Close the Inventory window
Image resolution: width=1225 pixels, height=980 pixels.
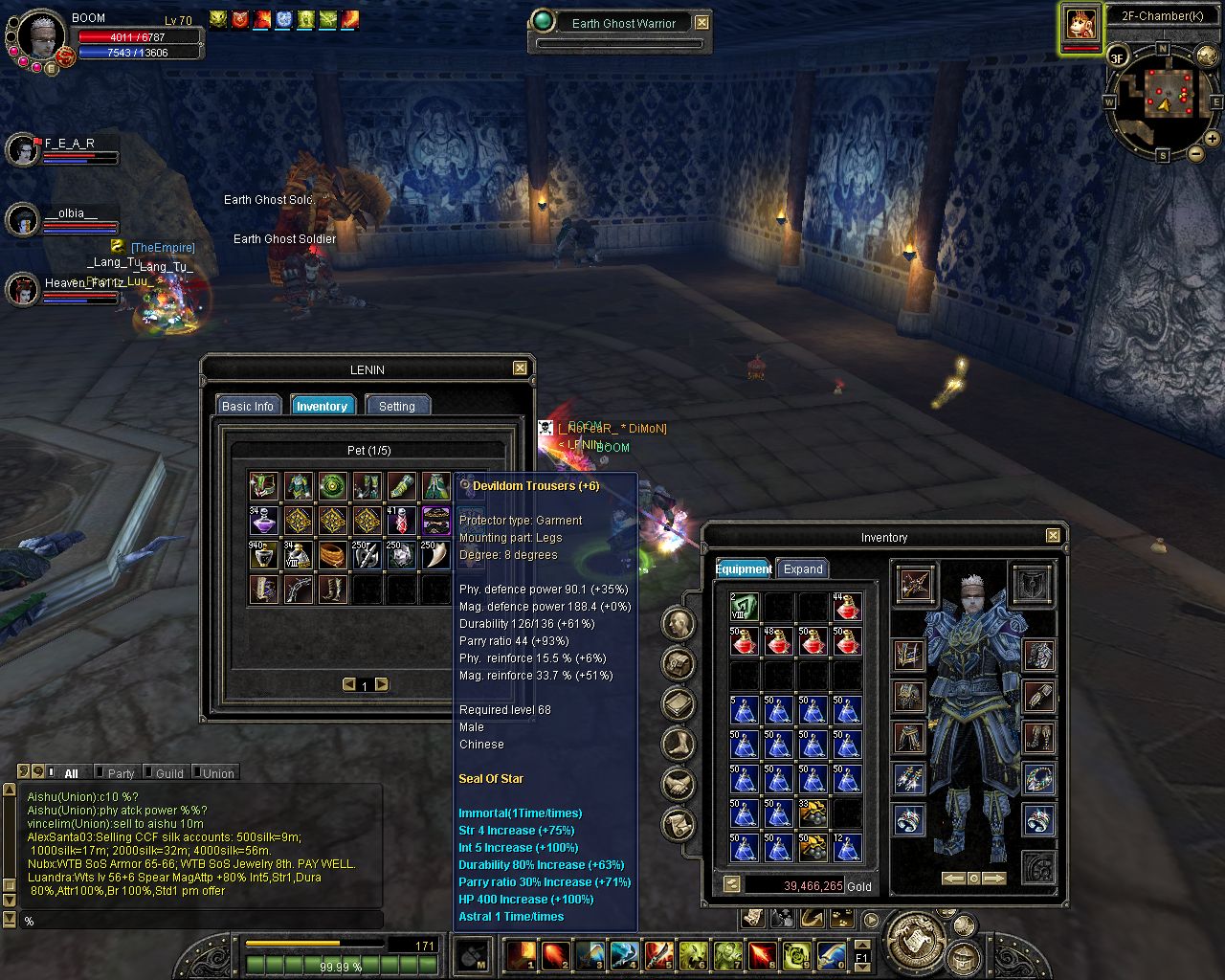[x=1053, y=536]
